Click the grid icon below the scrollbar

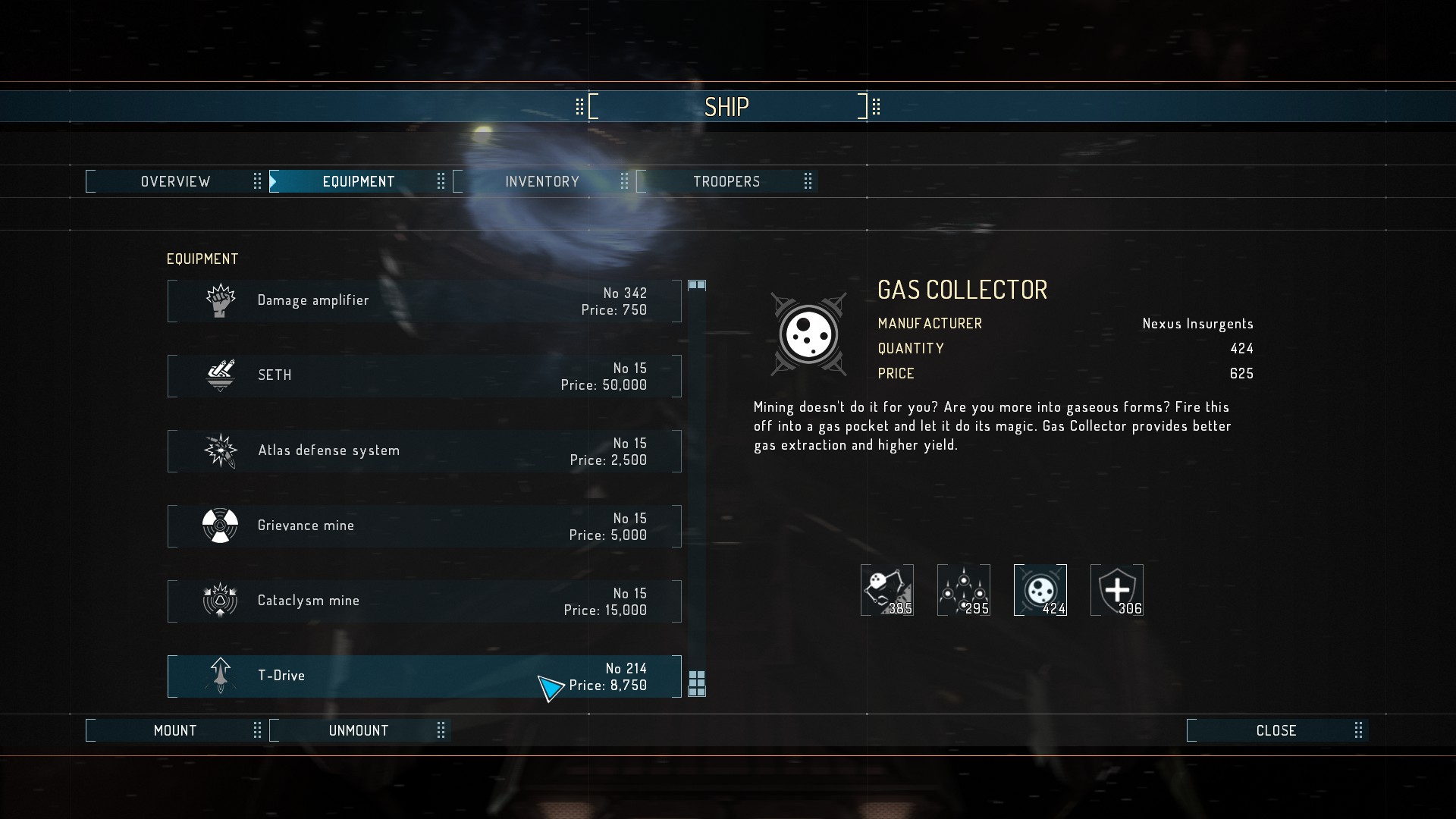(697, 683)
